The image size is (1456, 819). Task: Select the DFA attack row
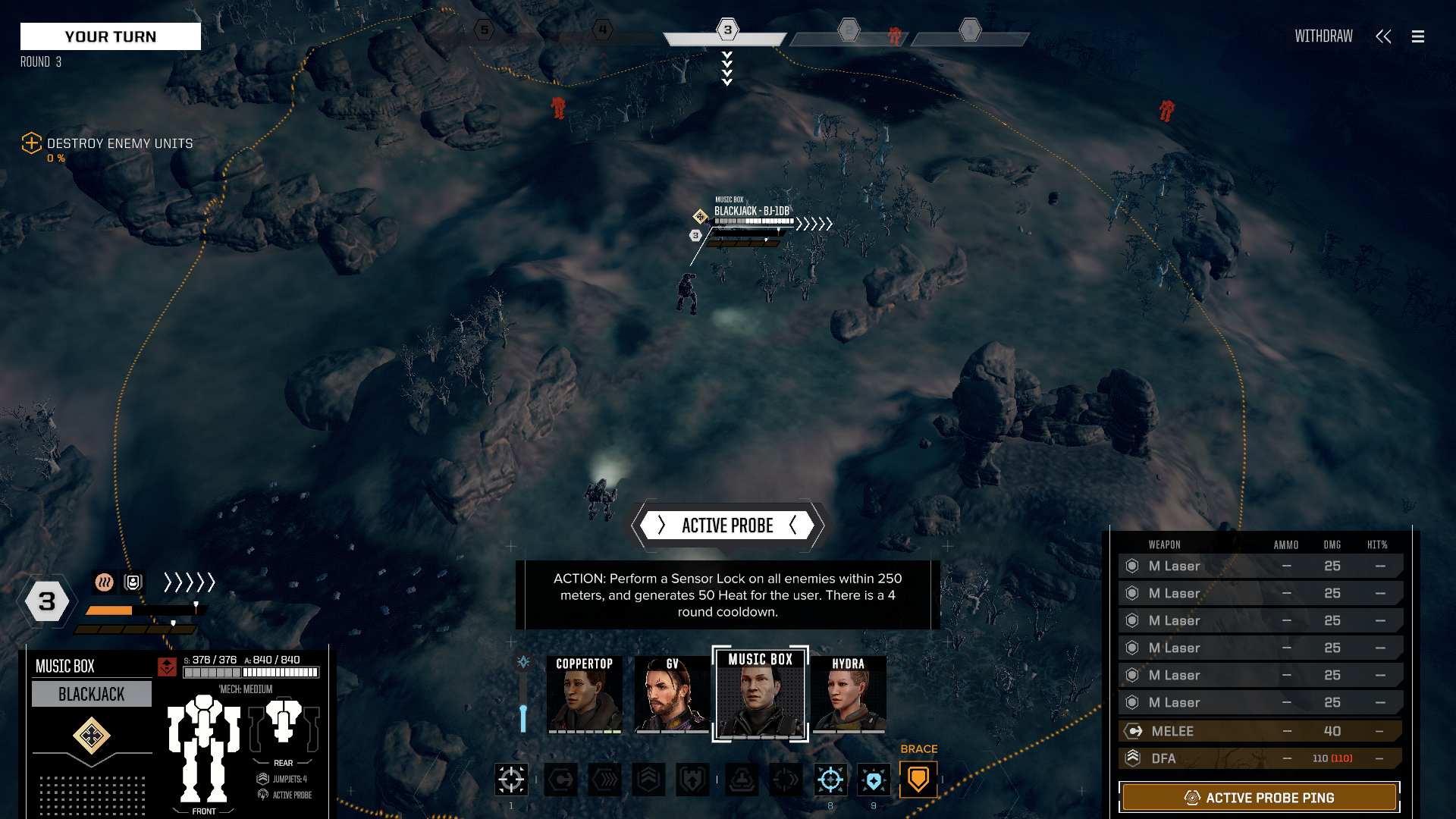[1260, 758]
